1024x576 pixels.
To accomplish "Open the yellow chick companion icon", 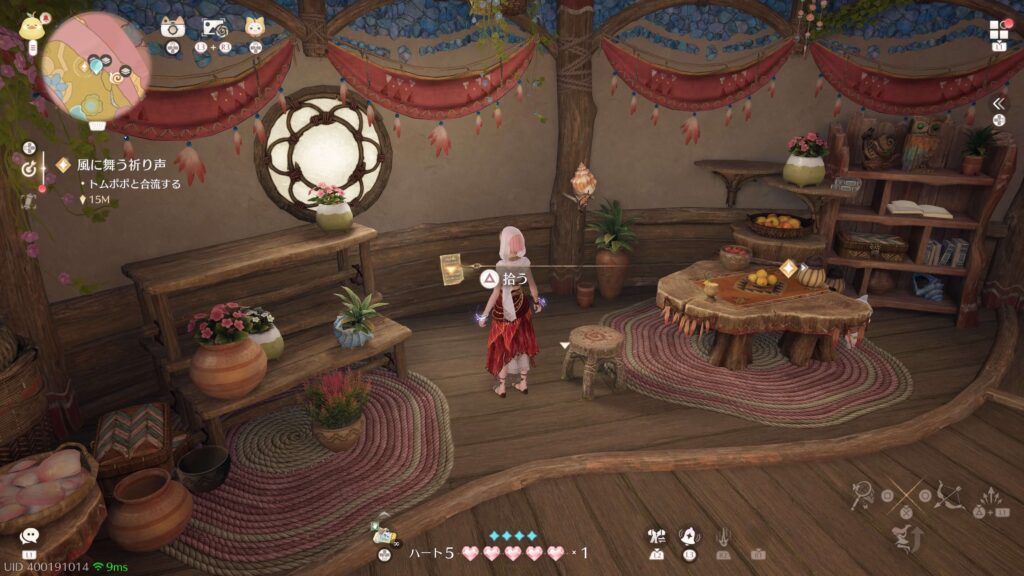I will click(x=32, y=25).
